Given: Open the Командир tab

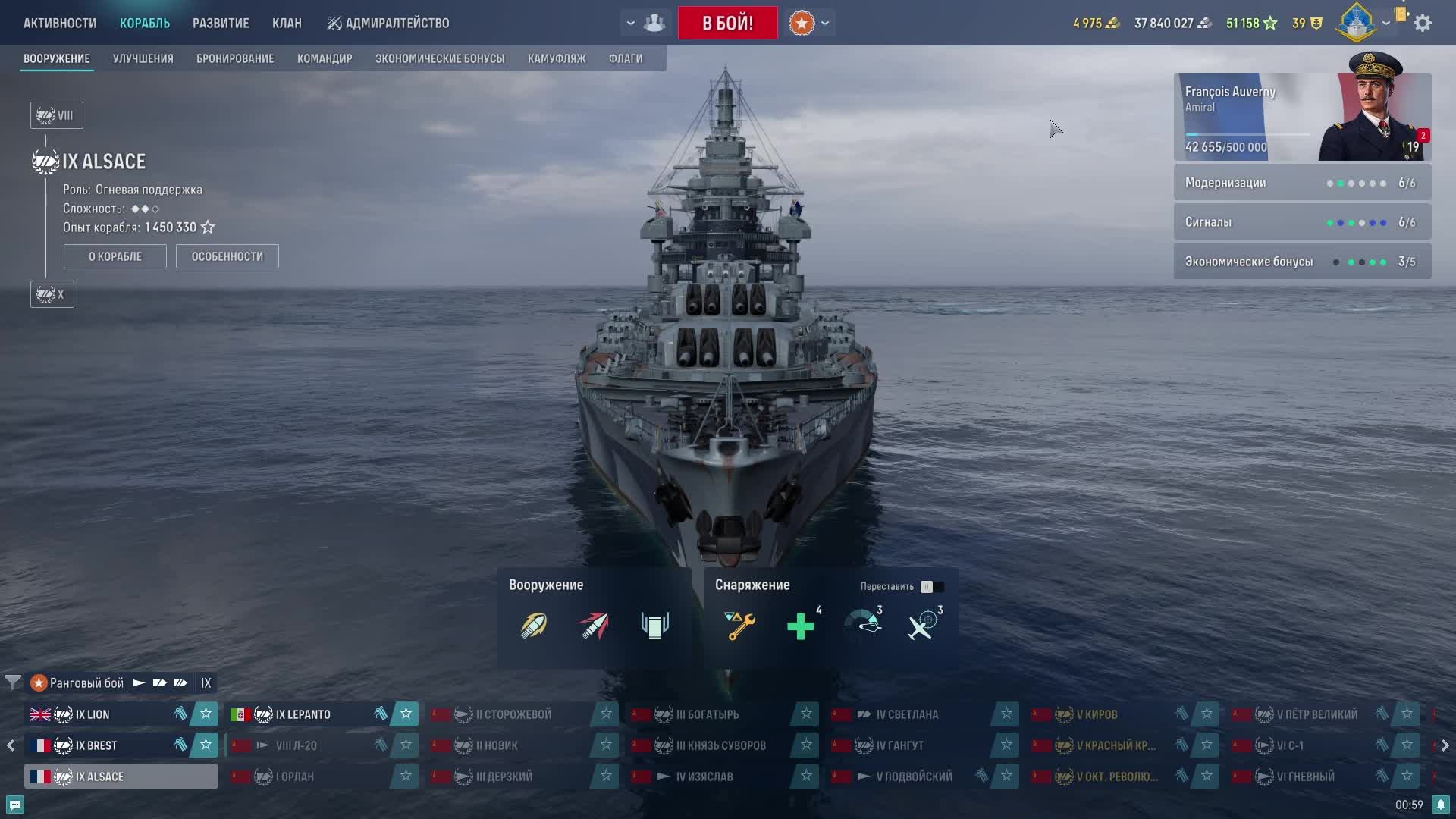Looking at the screenshot, I should (325, 58).
